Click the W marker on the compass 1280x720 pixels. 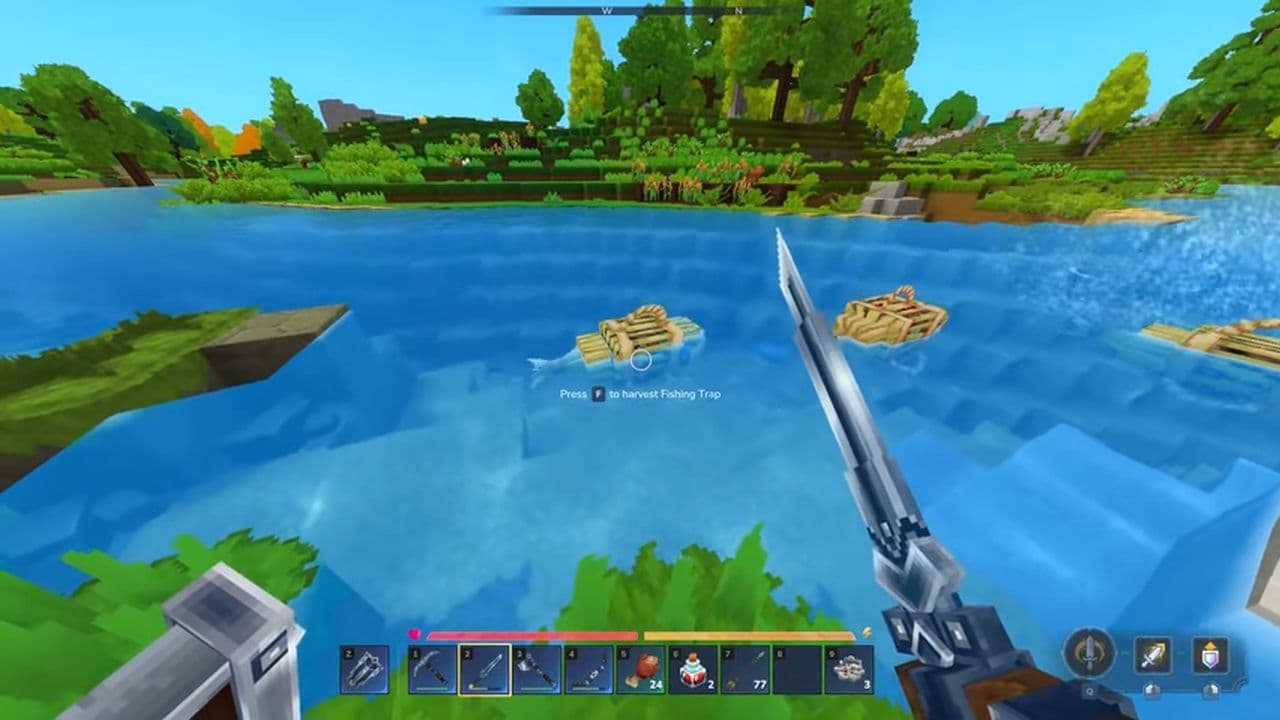[x=607, y=12]
